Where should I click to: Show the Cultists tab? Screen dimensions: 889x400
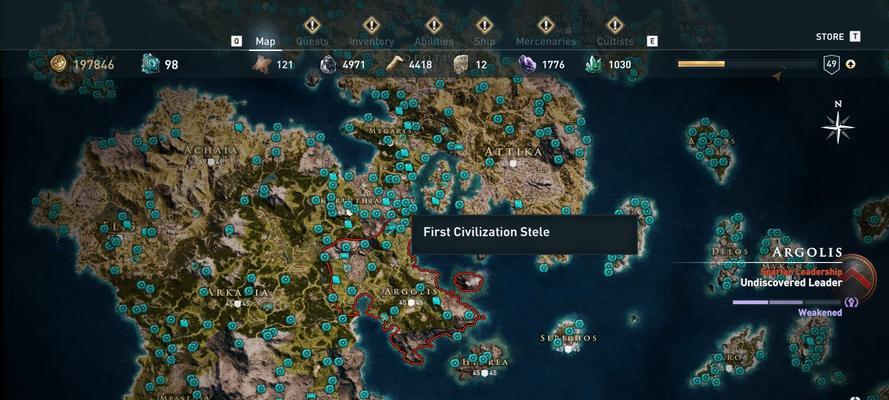click(615, 41)
